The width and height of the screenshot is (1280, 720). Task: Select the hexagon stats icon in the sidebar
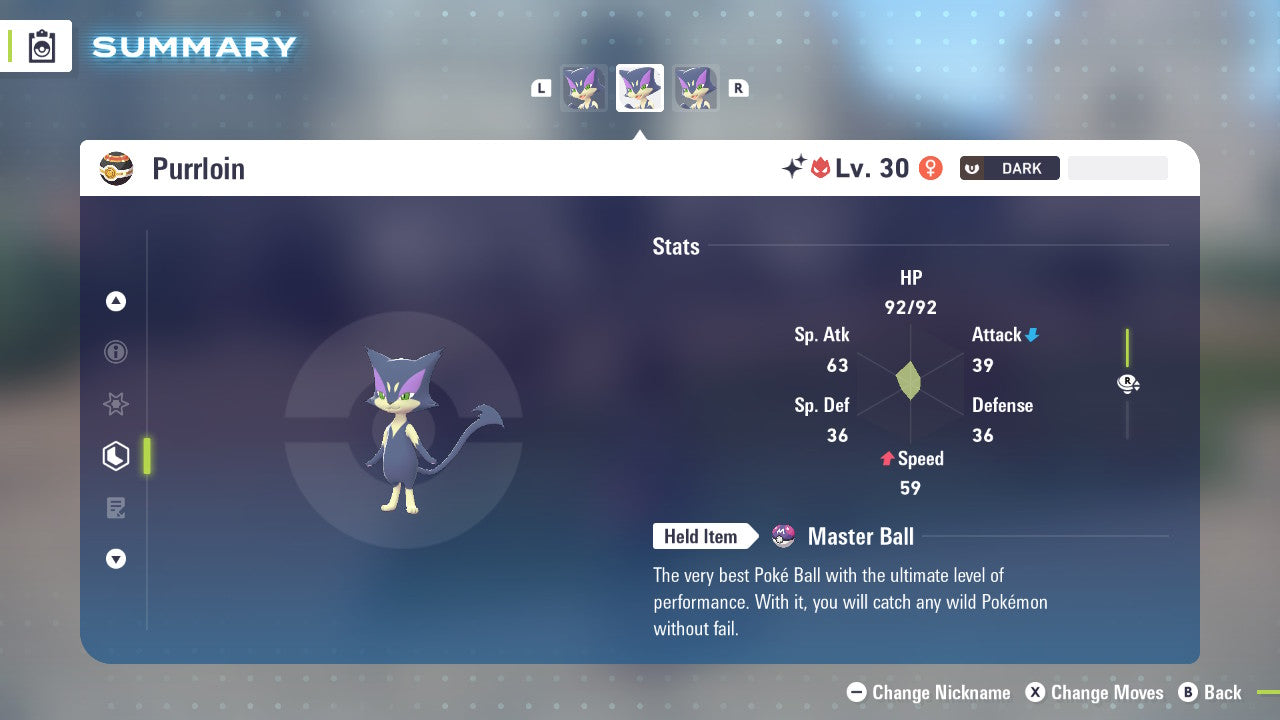[116, 456]
